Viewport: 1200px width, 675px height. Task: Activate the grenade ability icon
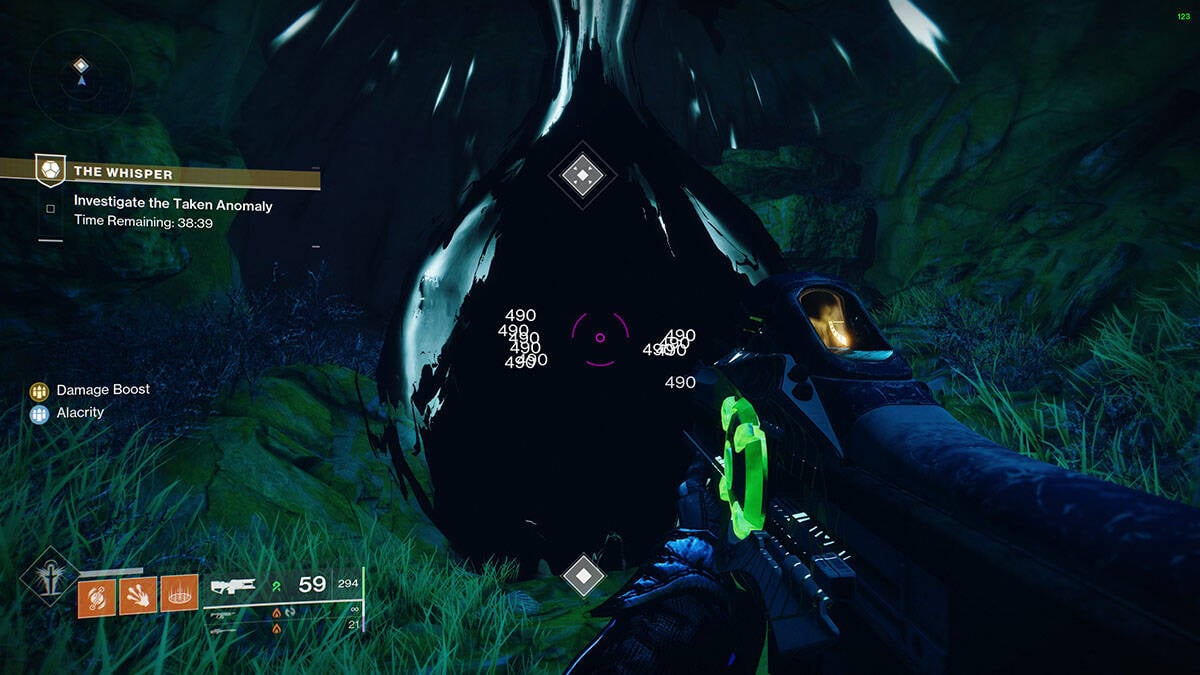click(97, 596)
